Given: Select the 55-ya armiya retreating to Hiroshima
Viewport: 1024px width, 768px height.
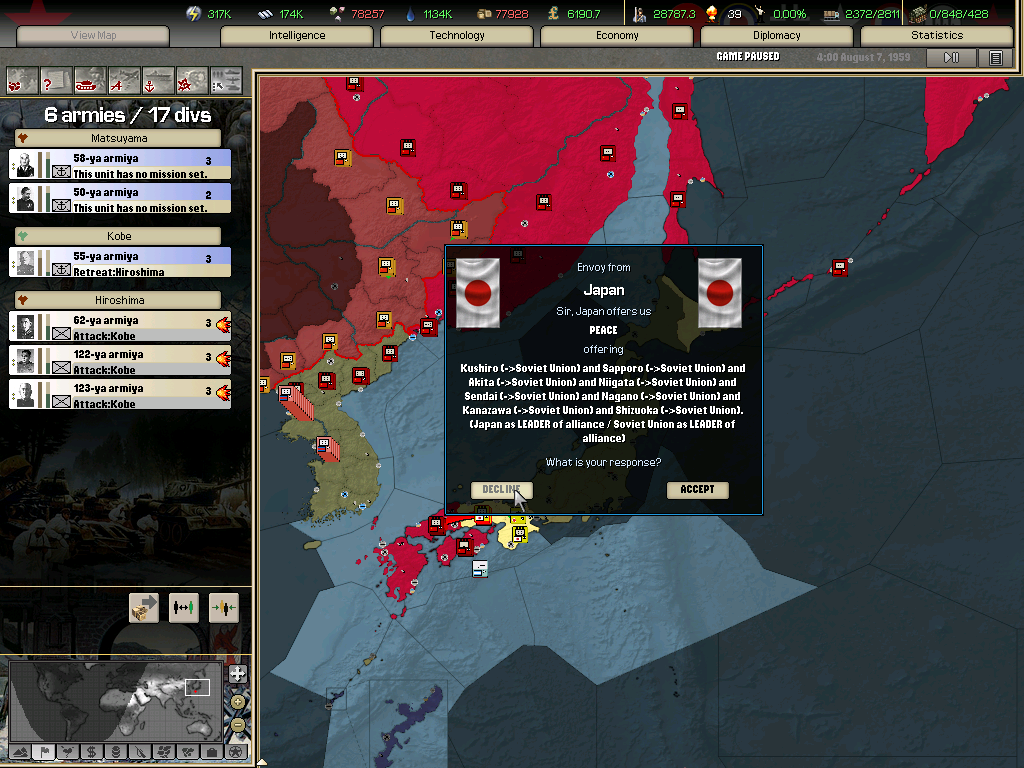Looking at the screenshot, I should tap(120, 263).
